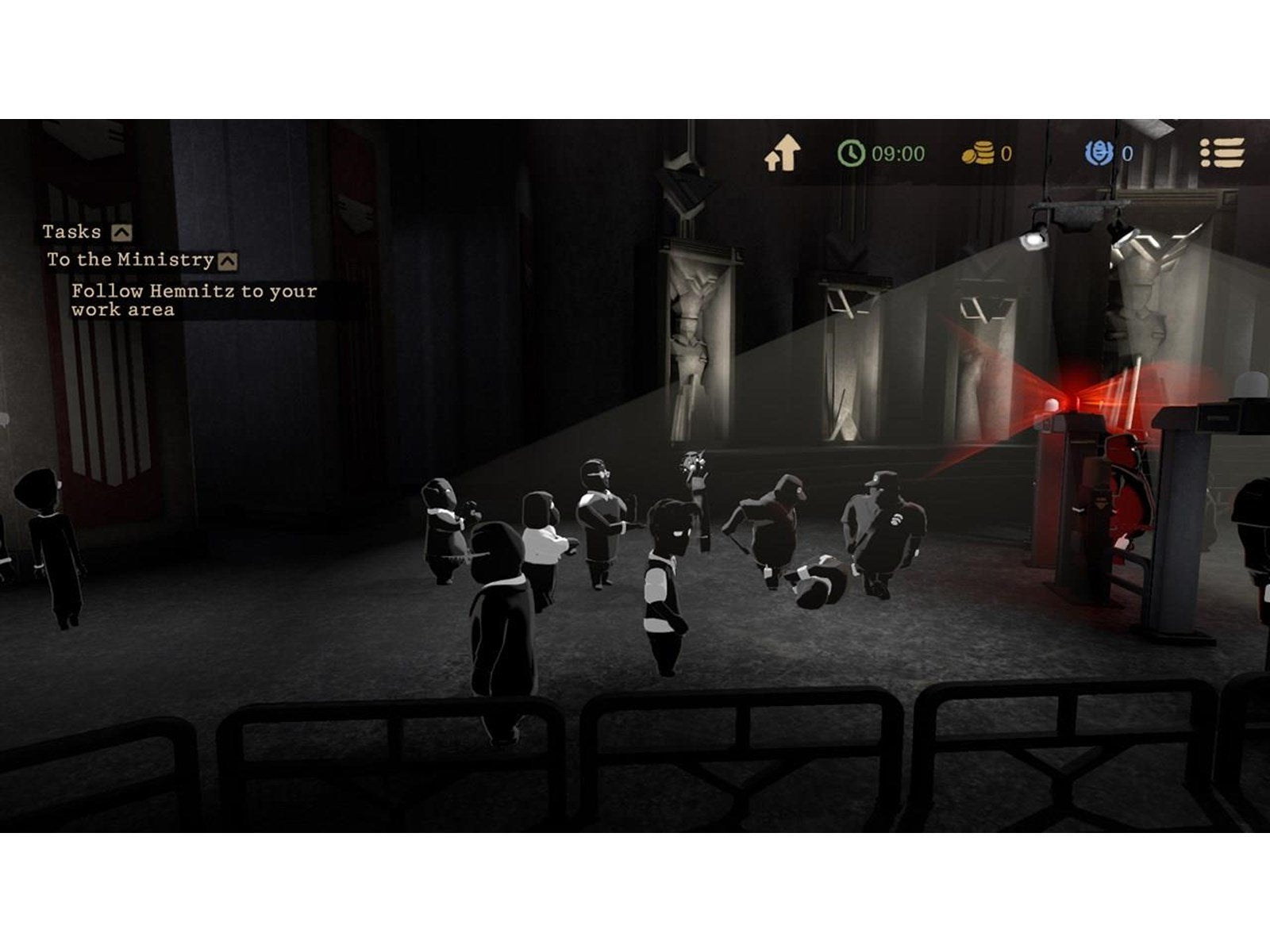The height and width of the screenshot is (952, 1270).
Task: Click the house up-arrow icon
Action: coord(782,153)
